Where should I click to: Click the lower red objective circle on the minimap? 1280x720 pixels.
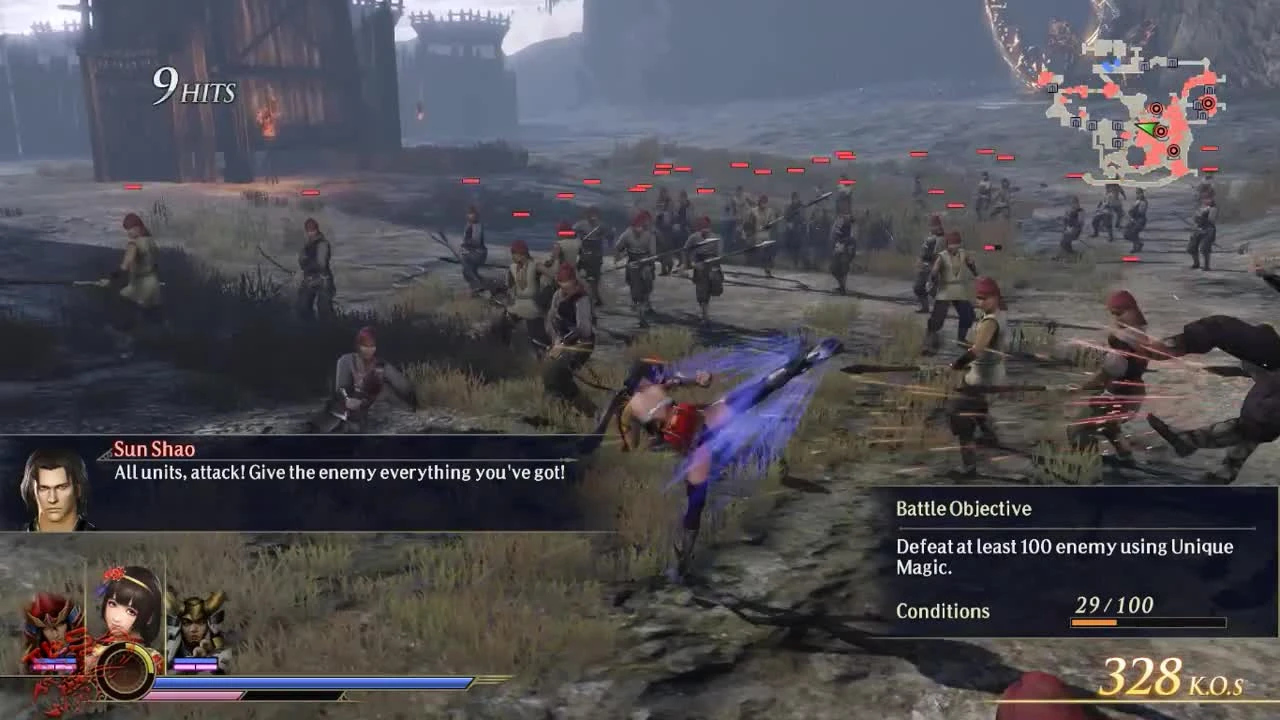click(x=1174, y=150)
